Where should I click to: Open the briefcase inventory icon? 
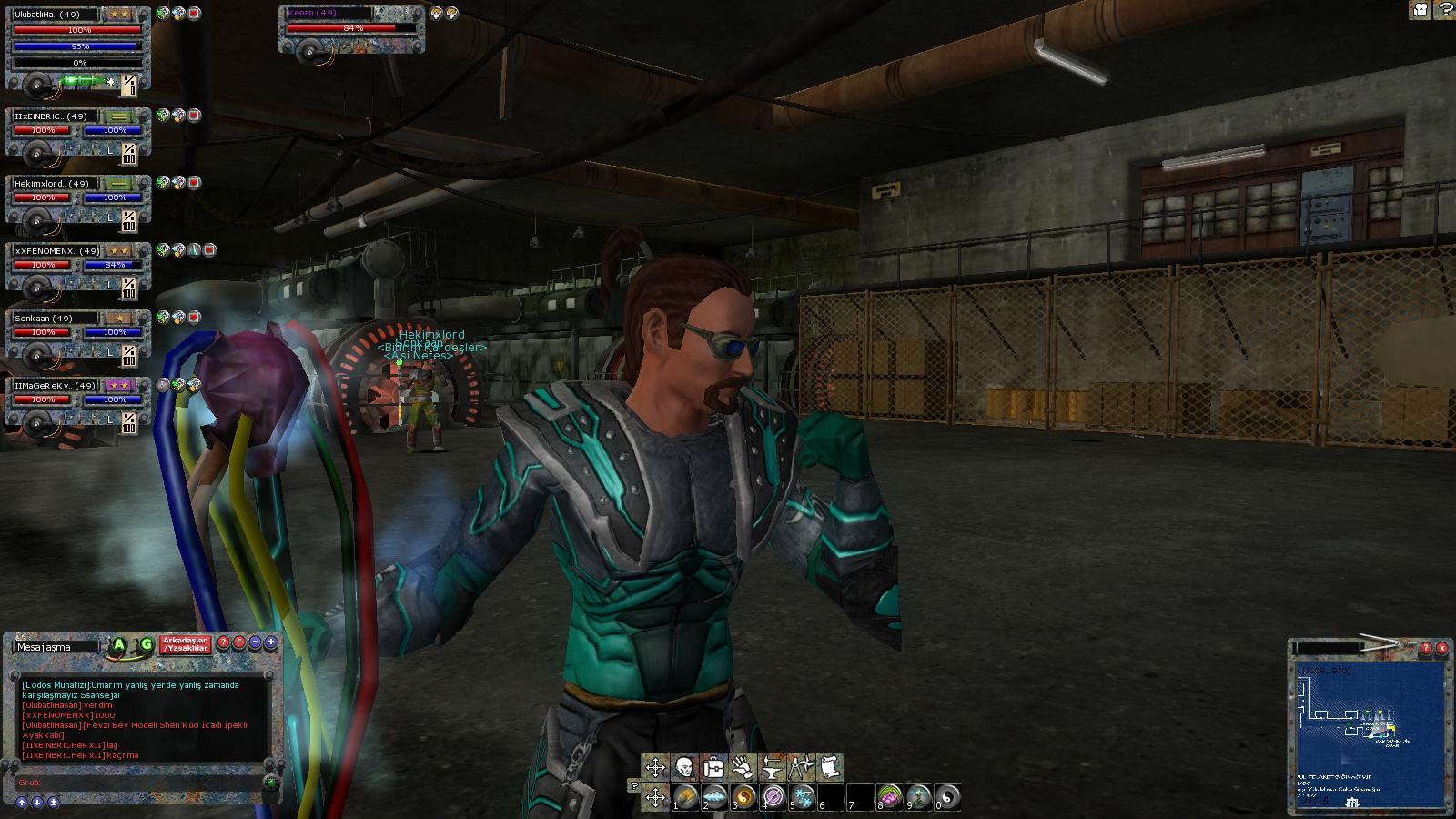[713, 767]
